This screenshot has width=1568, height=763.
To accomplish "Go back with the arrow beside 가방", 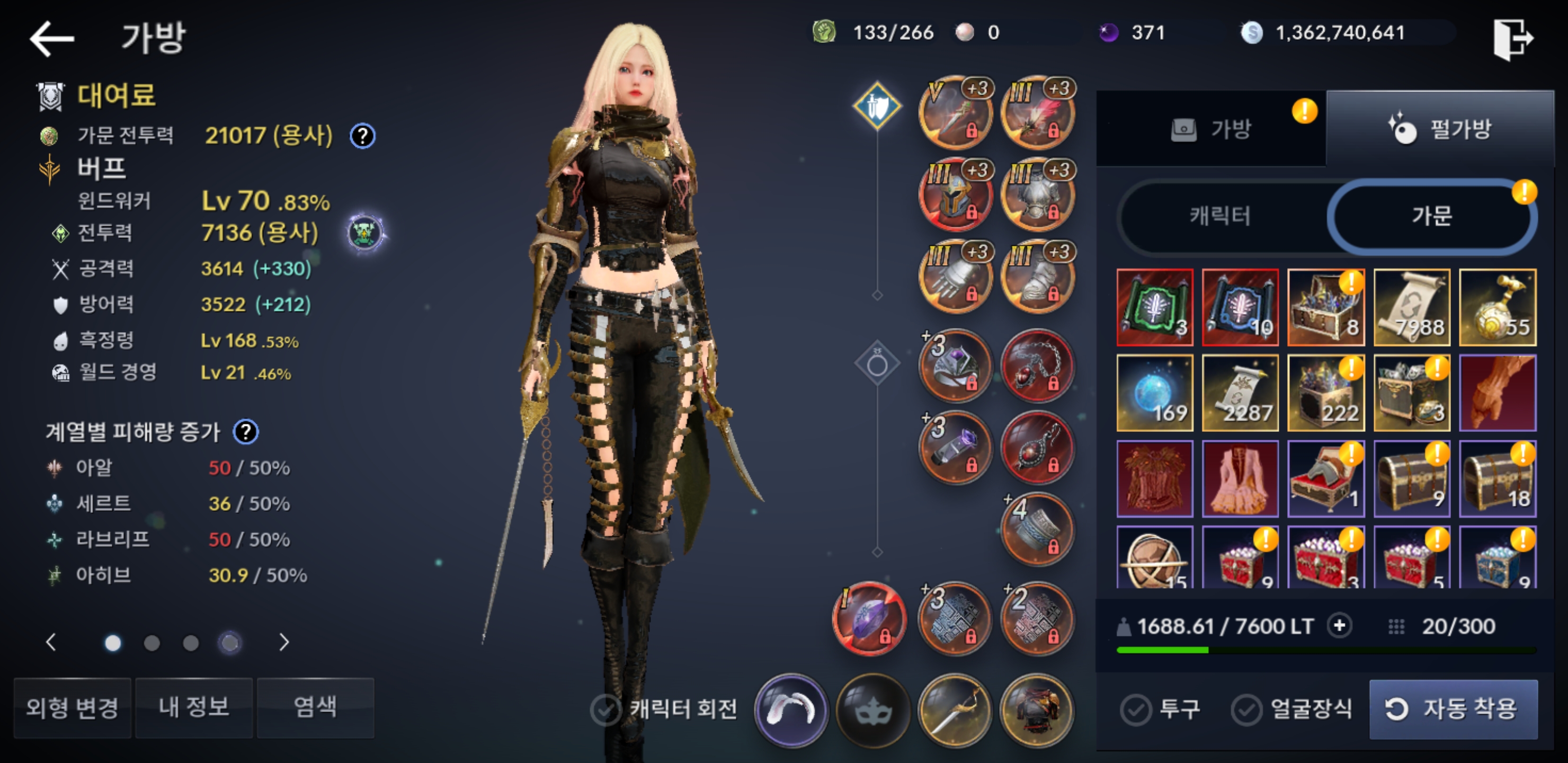I will click(x=52, y=38).
